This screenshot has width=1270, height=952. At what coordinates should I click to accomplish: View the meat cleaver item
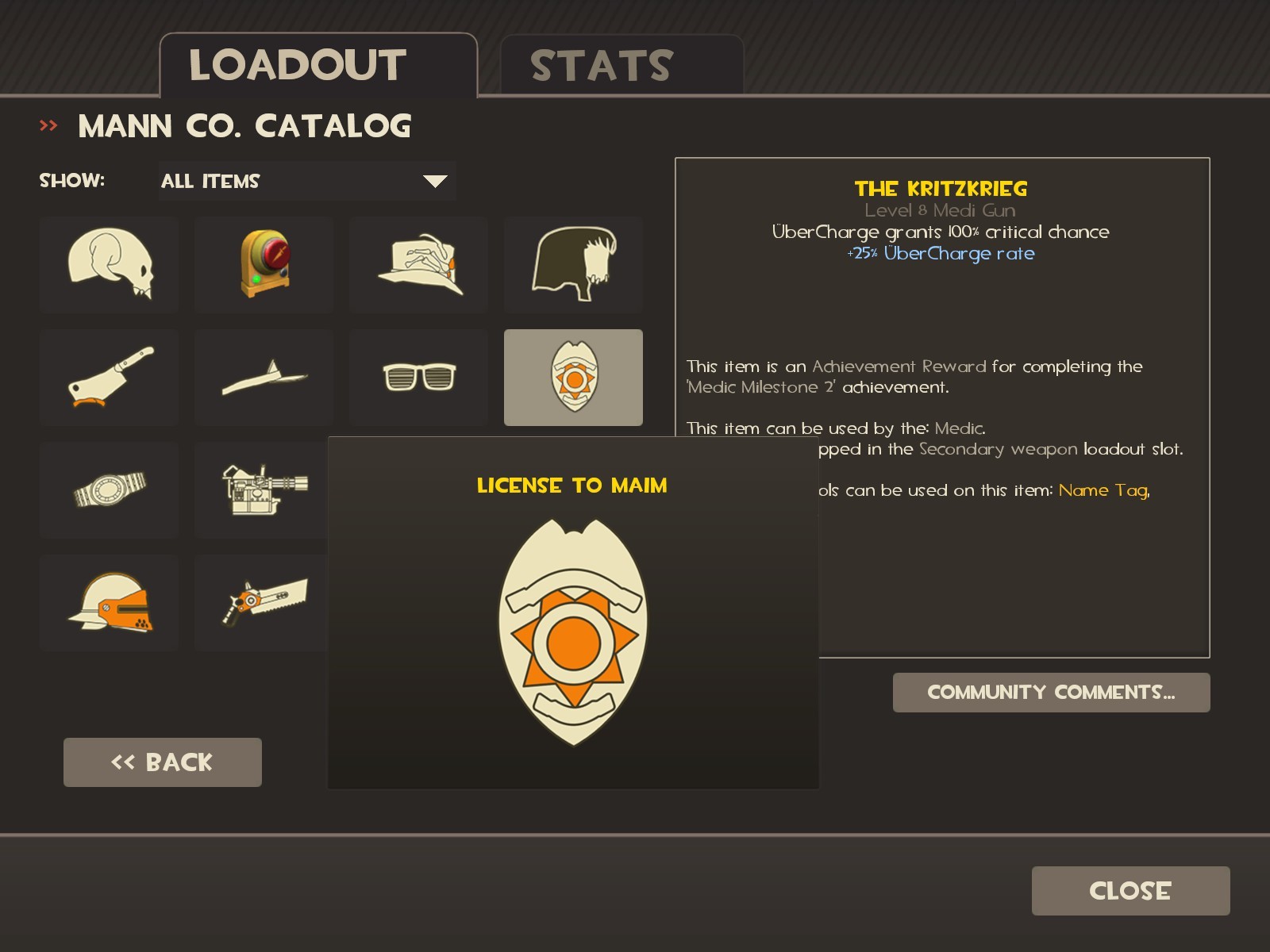109,378
